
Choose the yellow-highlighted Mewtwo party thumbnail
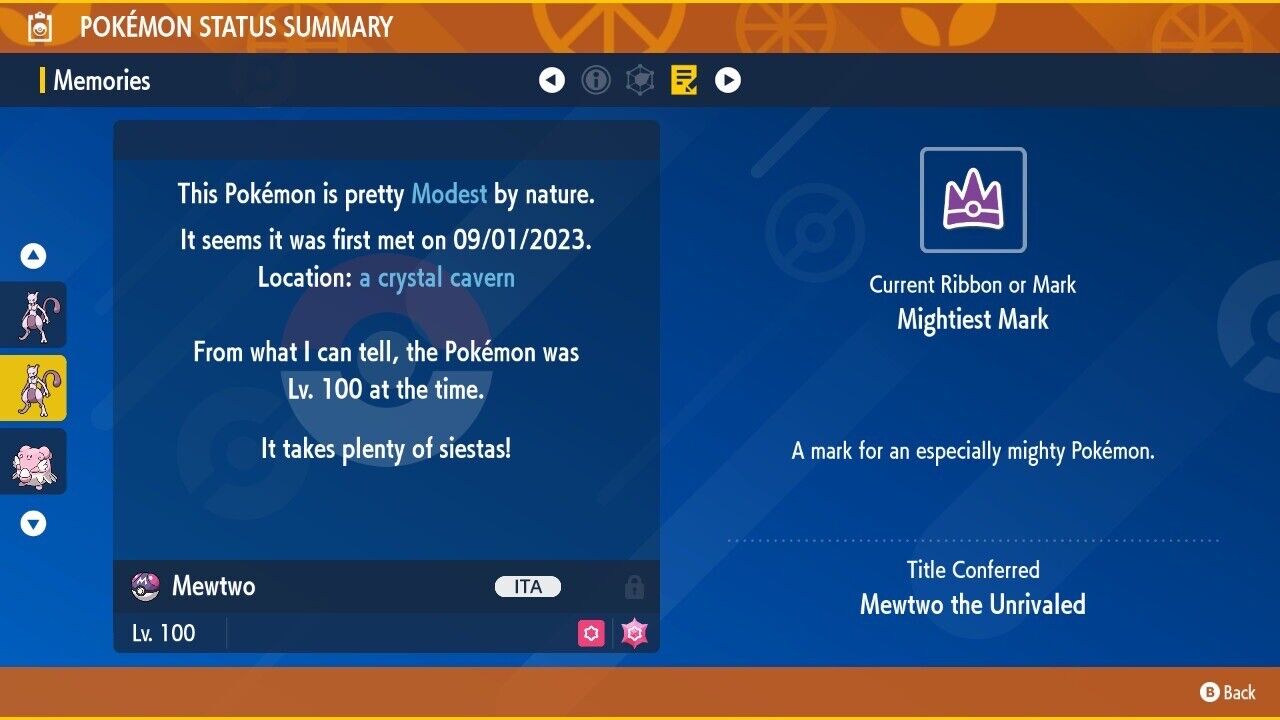tap(34, 388)
